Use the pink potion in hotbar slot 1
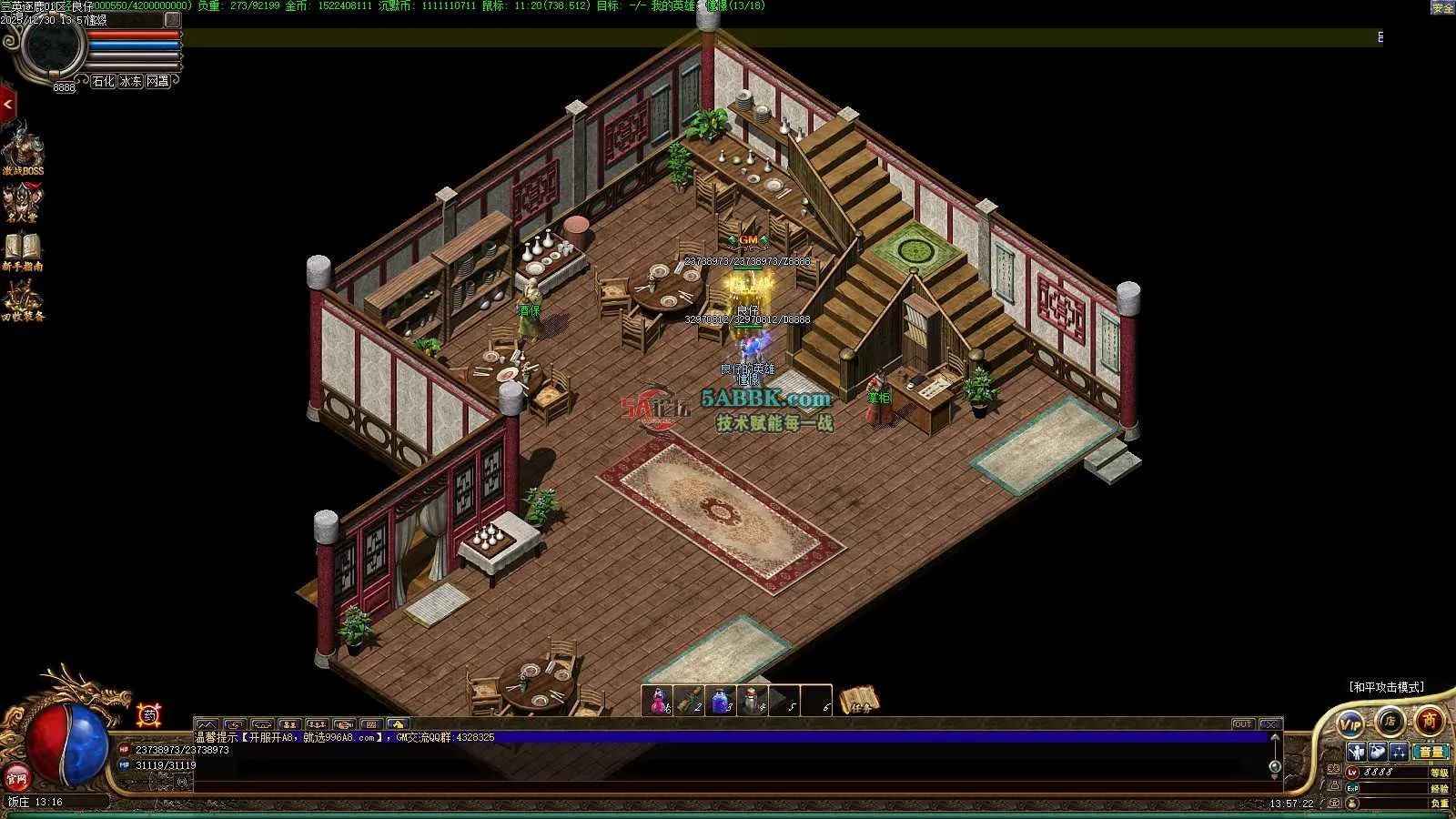Screen dimensions: 1456x819 click(658, 701)
